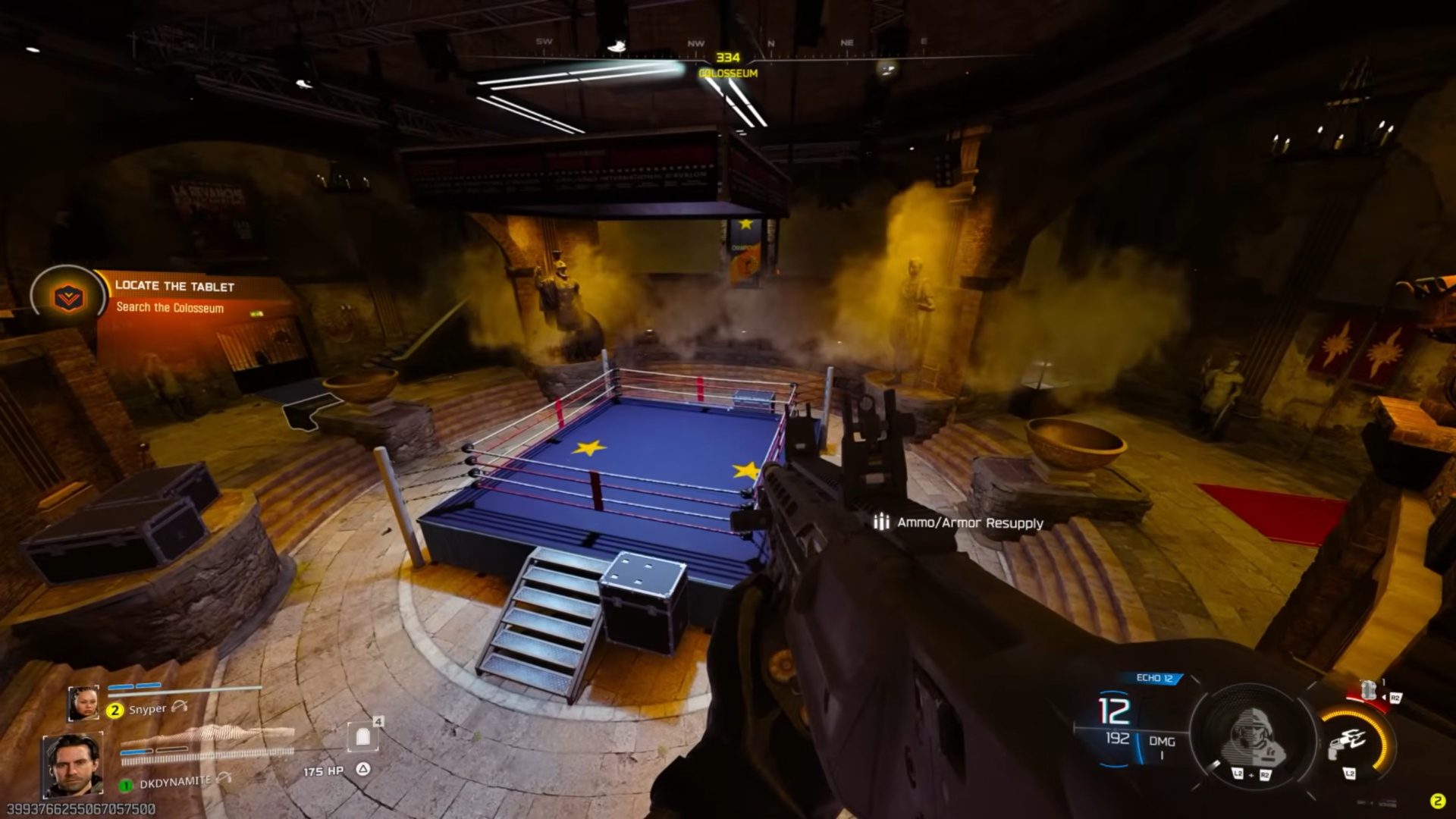Click Snyper's headset voice icon
Image resolution: width=1456 pixels, height=819 pixels.
coord(180,706)
